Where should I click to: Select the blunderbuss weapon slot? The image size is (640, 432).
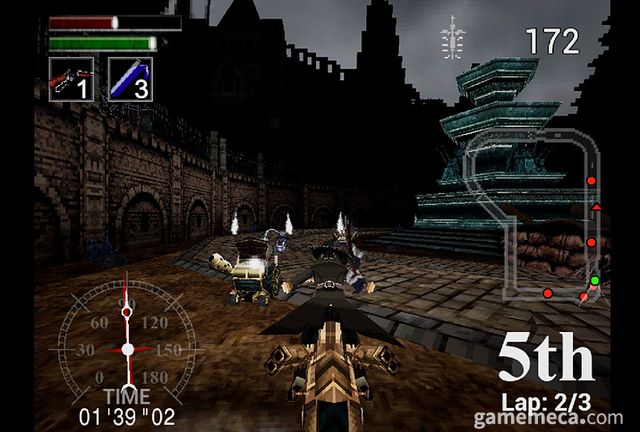pos(71,78)
